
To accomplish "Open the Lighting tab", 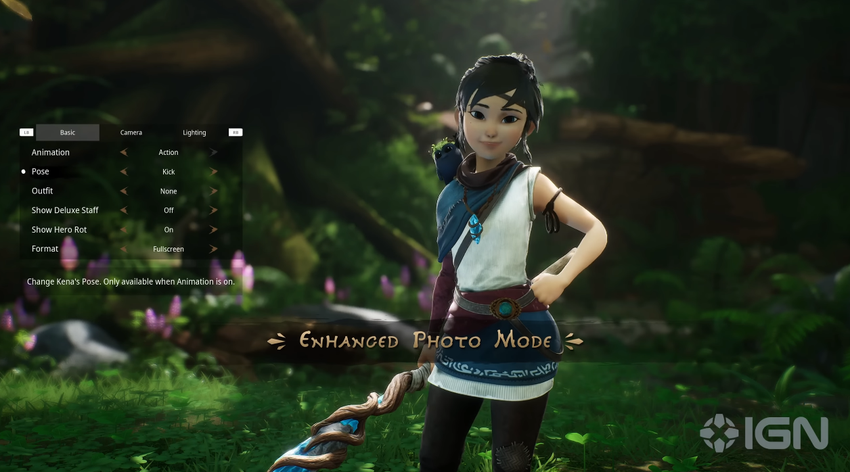I will (x=194, y=132).
